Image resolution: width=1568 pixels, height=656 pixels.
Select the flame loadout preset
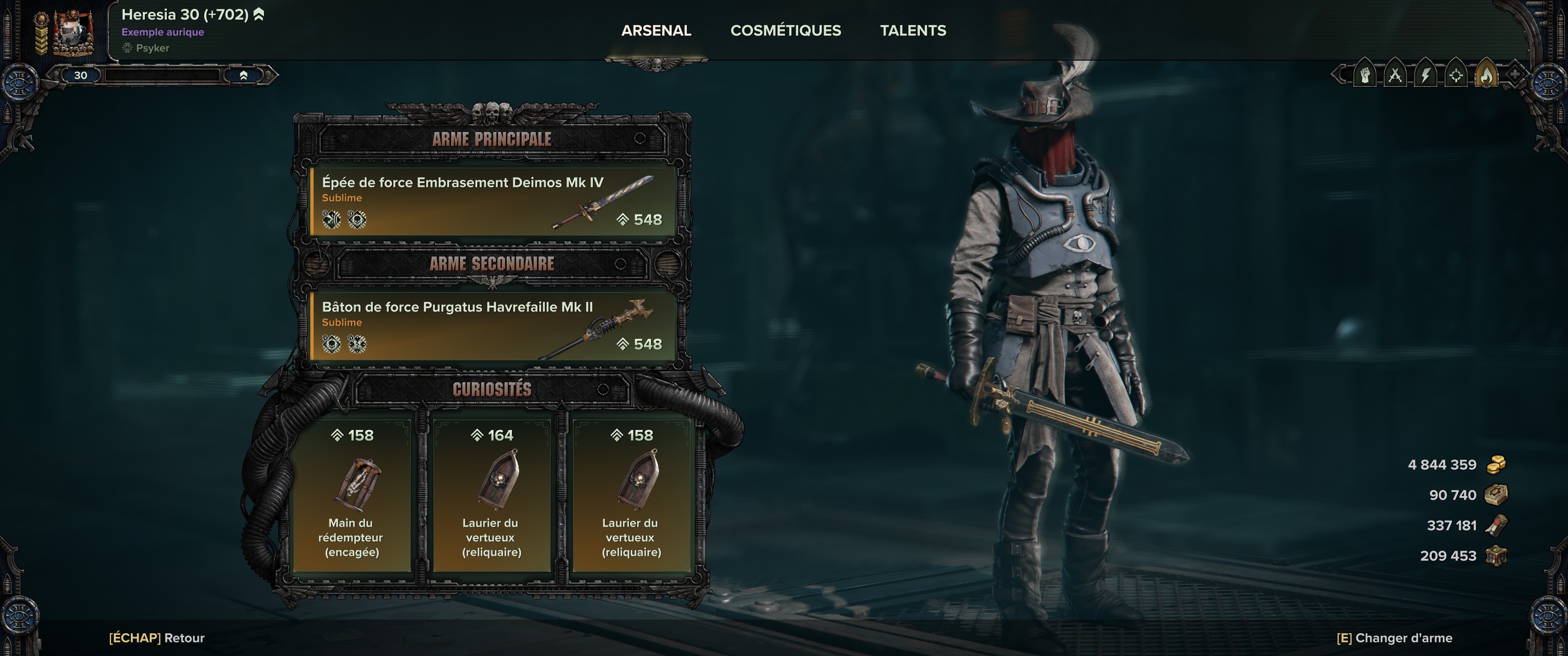(x=1486, y=76)
